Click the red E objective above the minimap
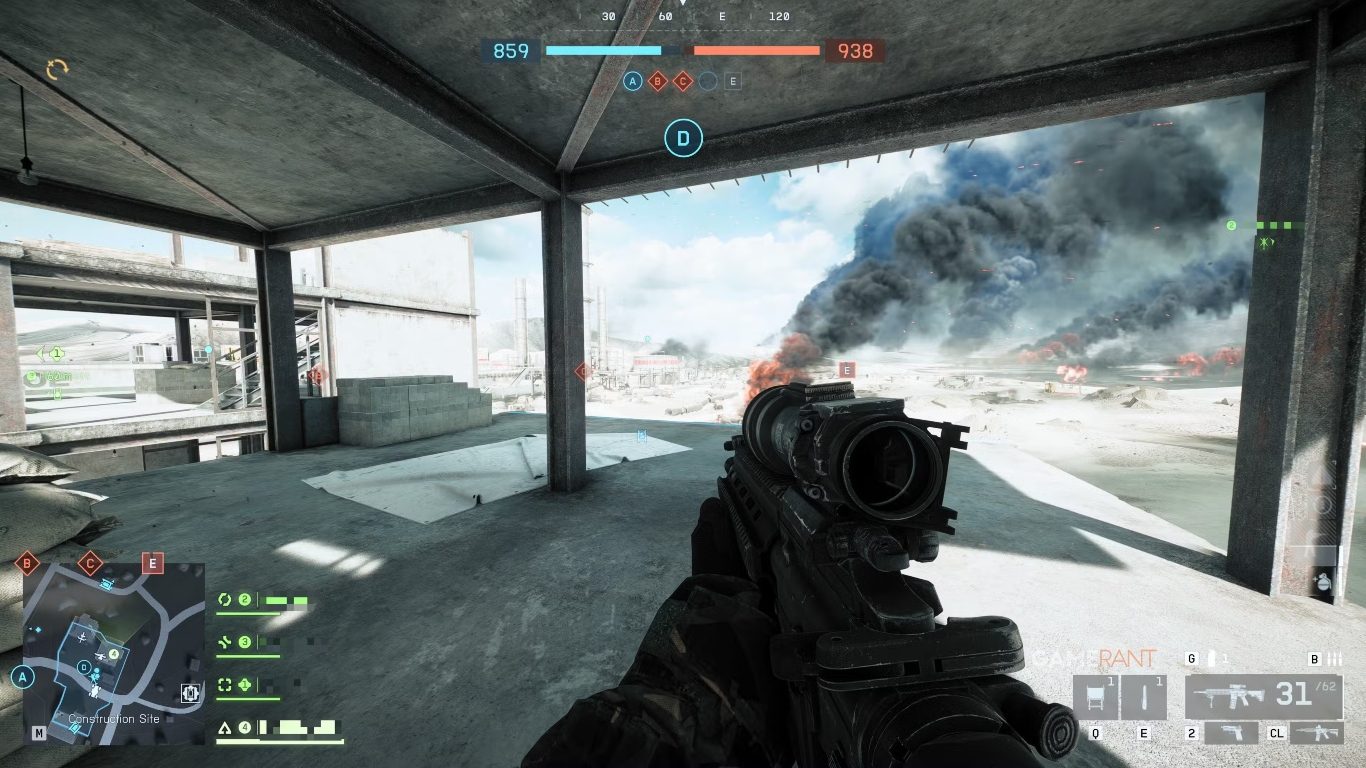Image resolution: width=1366 pixels, height=768 pixels. tap(153, 563)
